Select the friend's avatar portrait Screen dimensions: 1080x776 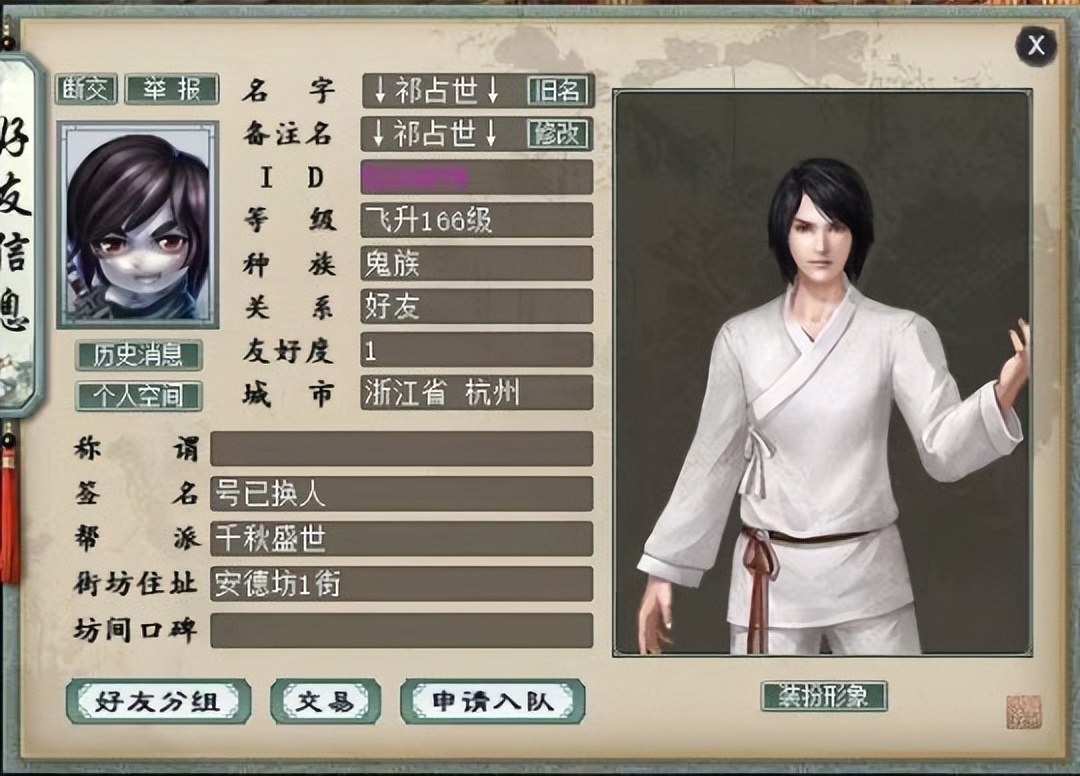[137, 225]
